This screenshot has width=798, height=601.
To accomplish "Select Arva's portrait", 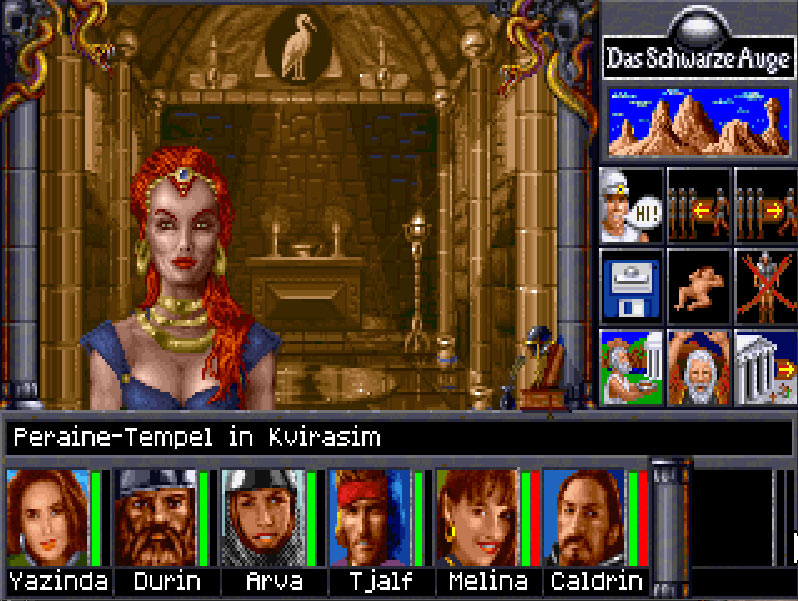I will (262, 518).
